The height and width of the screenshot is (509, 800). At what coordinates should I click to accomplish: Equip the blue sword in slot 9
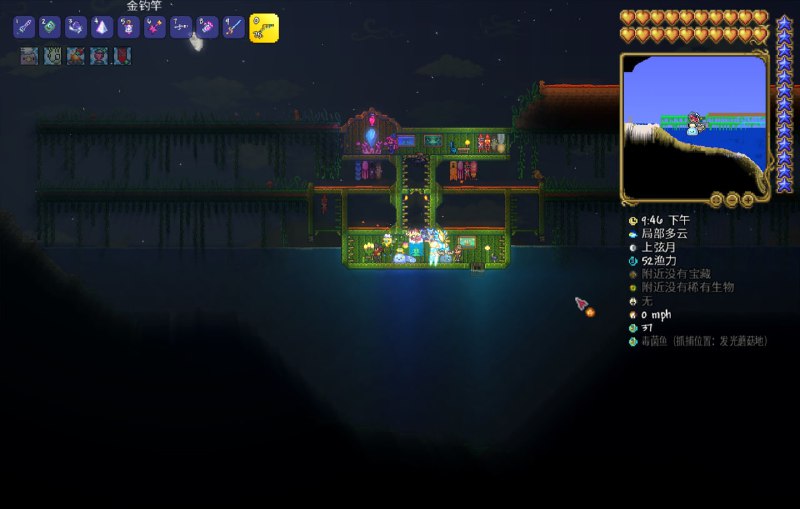(x=232, y=28)
